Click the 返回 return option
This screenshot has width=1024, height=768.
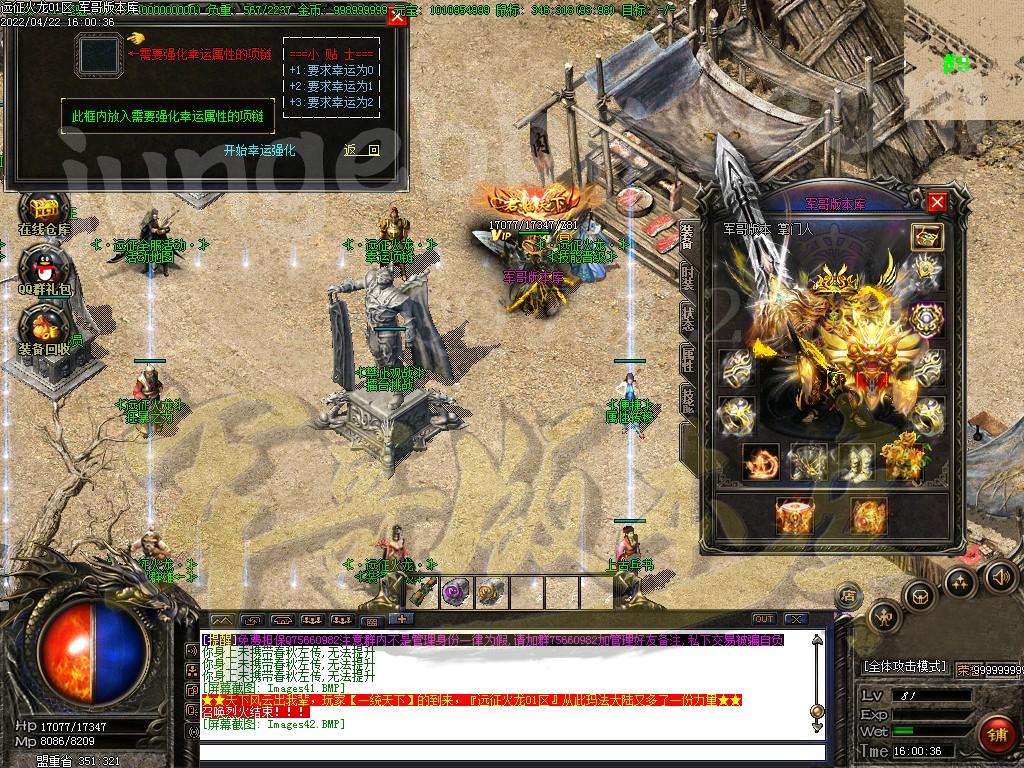click(361, 150)
